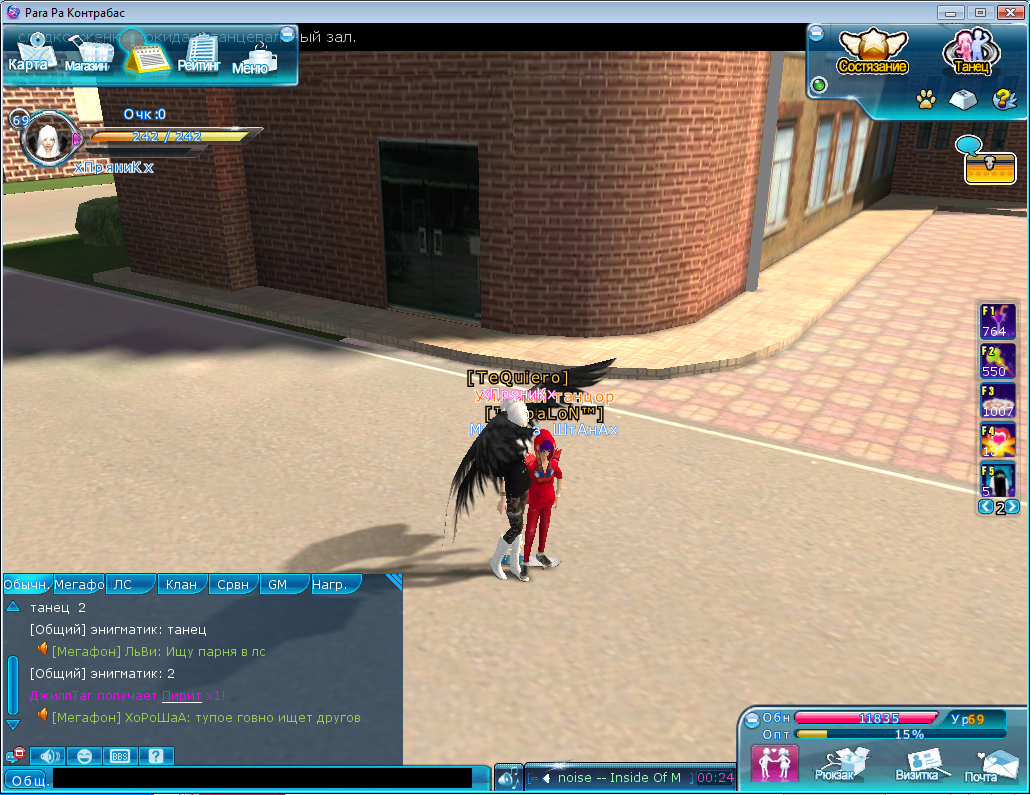Open the Визитка profile card

[916, 763]
